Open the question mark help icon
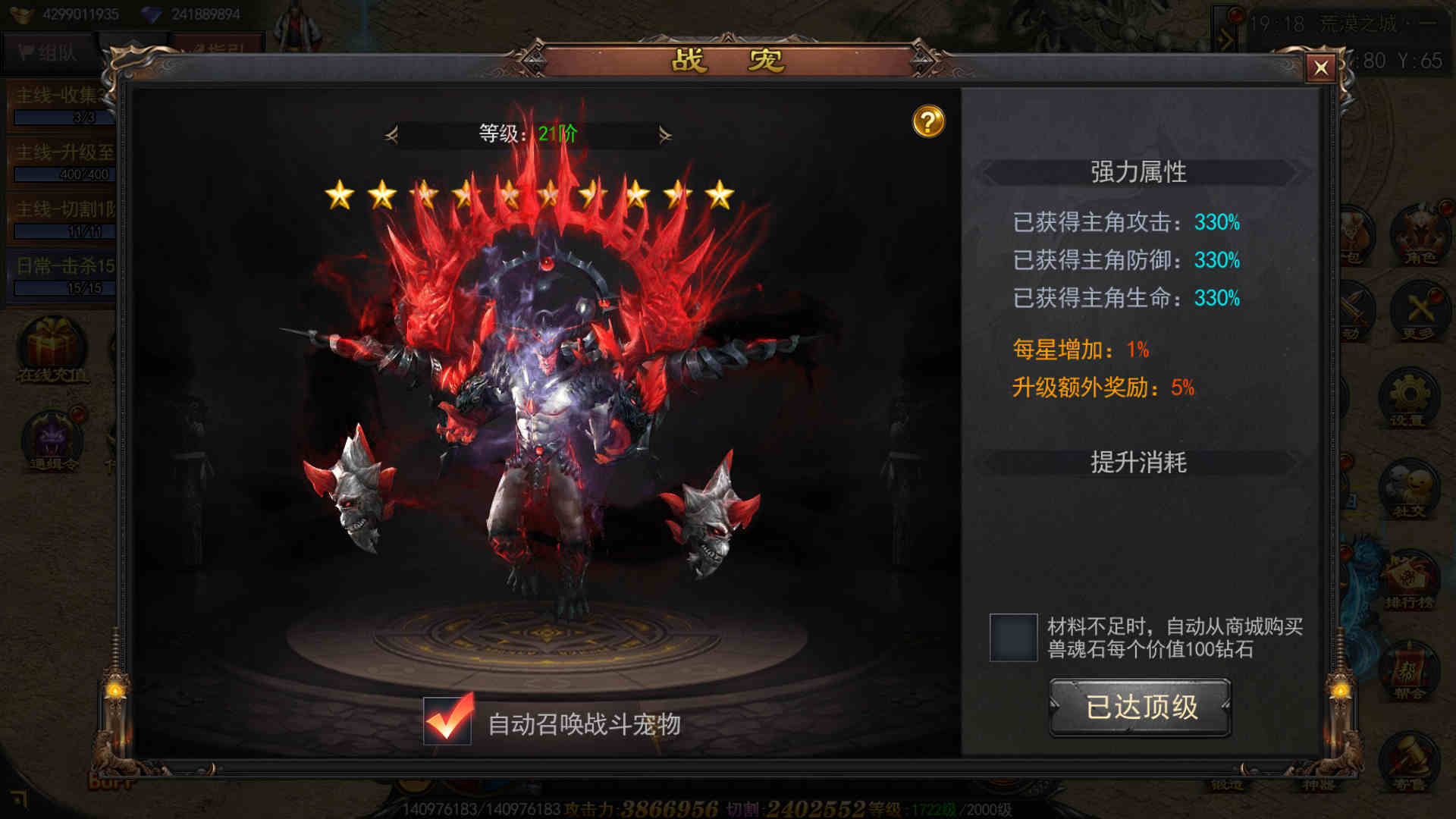 click(928, 121)
